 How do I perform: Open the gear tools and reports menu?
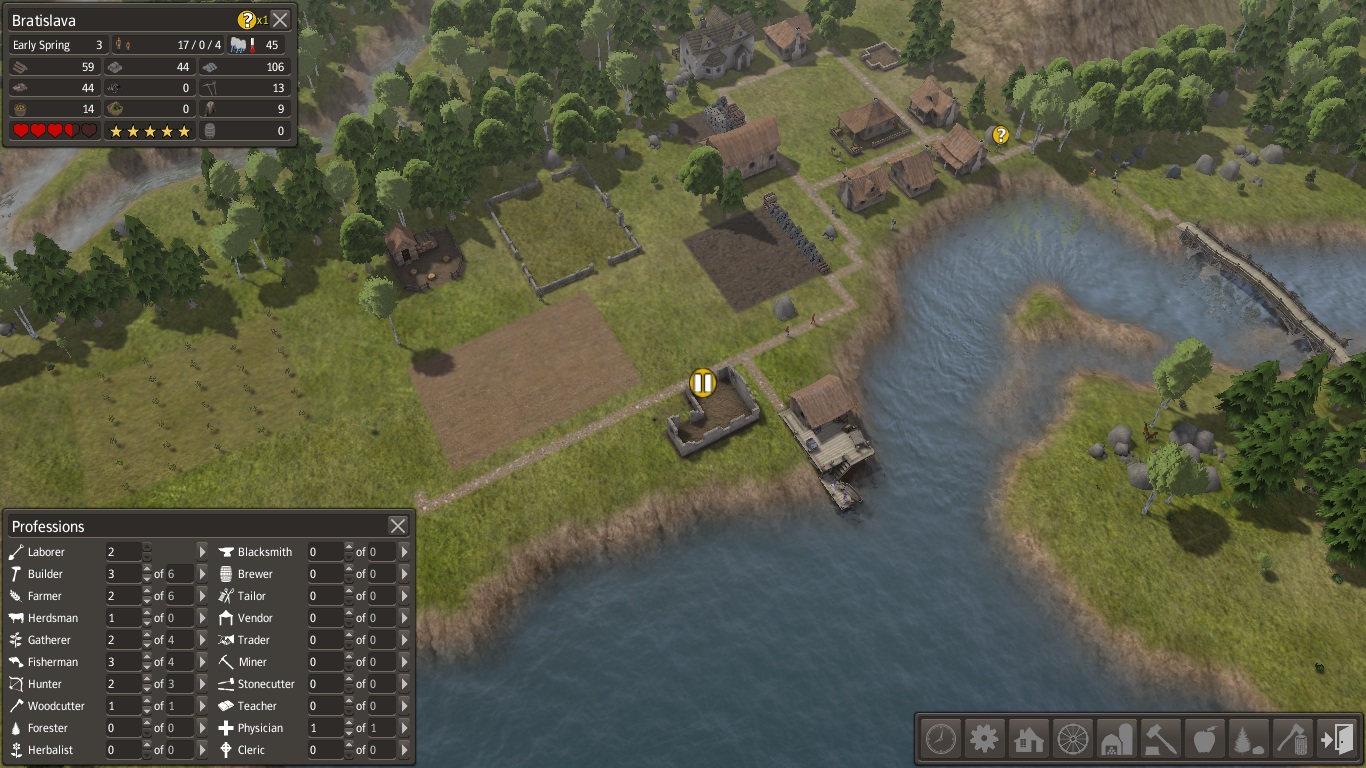pos(984,740)
